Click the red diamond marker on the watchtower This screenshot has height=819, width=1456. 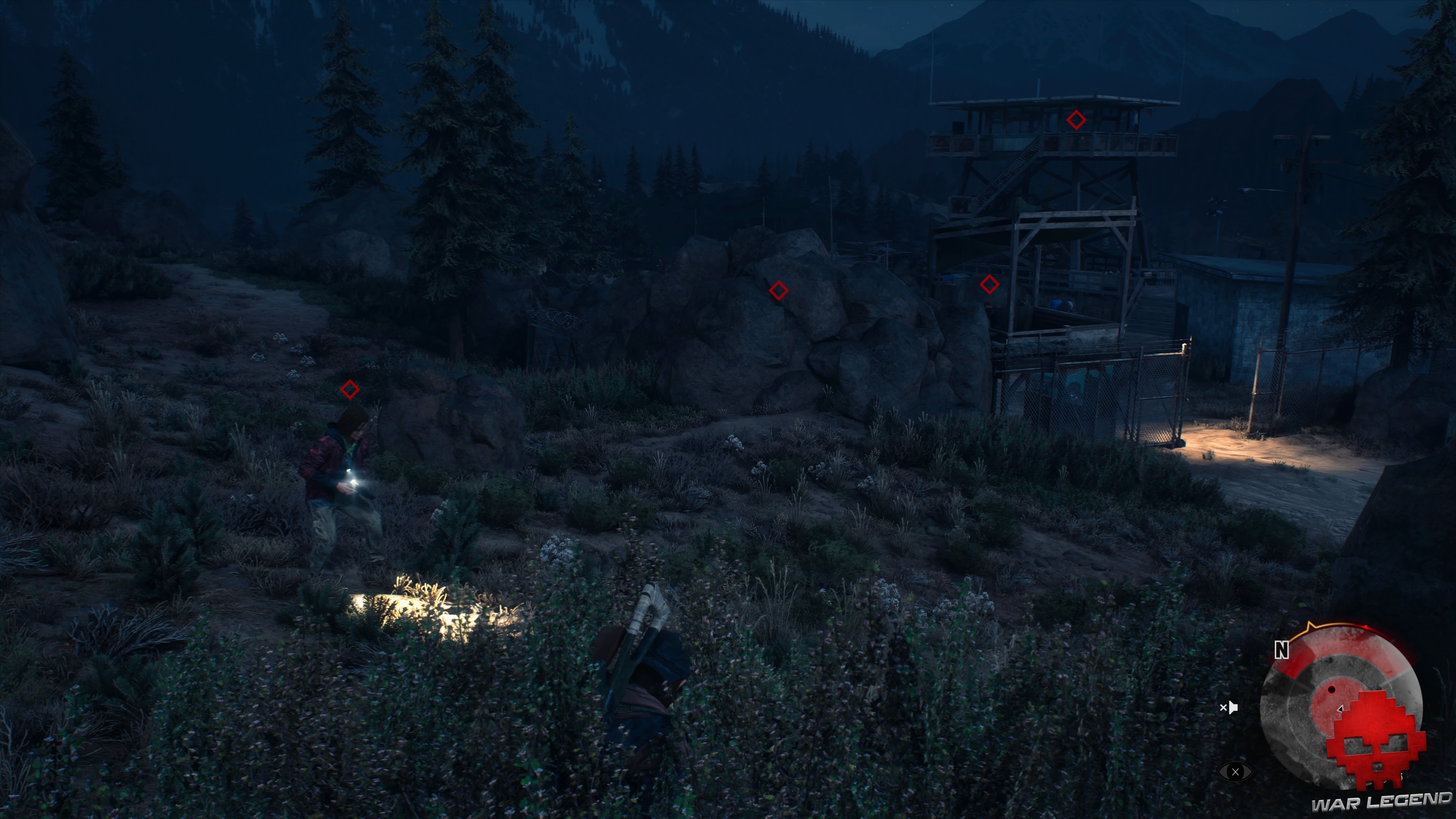click(x=1077, y=119)
